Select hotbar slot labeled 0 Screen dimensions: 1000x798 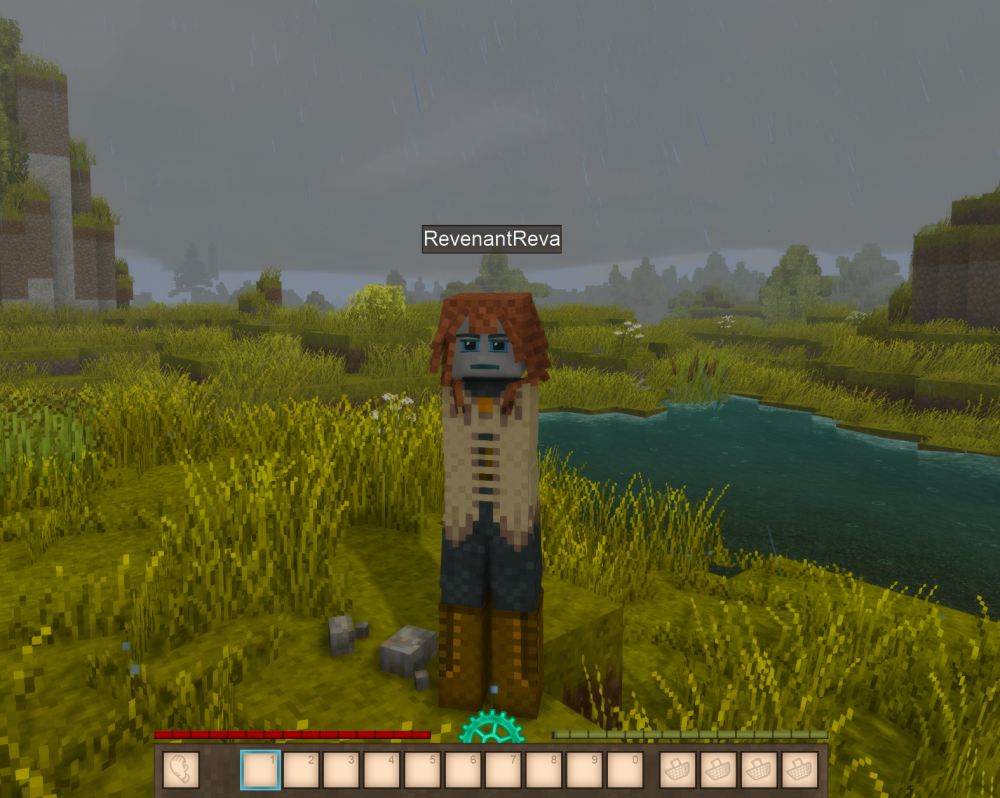625,770
